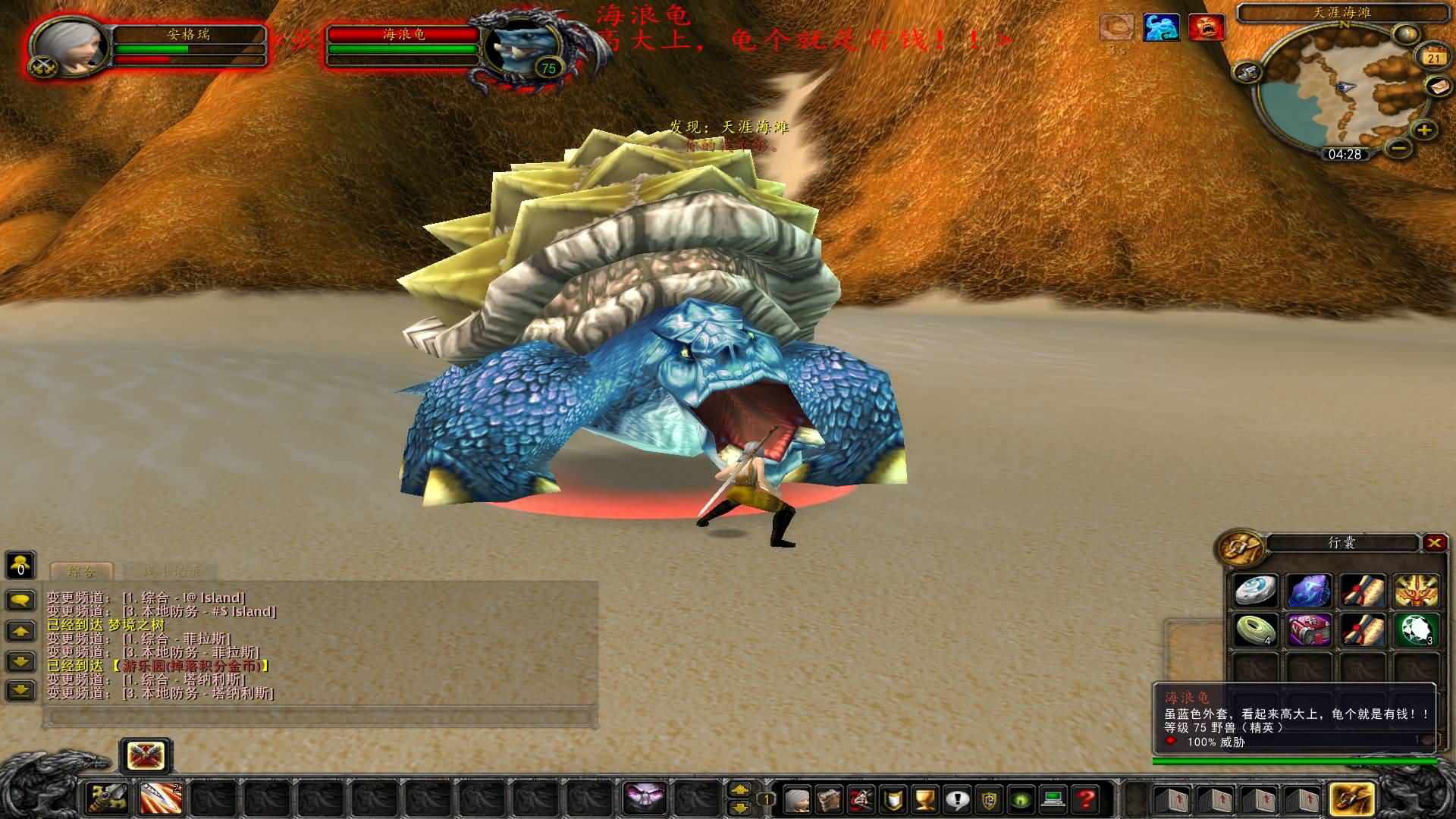
Task: Select the blue crystal item in bag
Action: [1310, 591]
